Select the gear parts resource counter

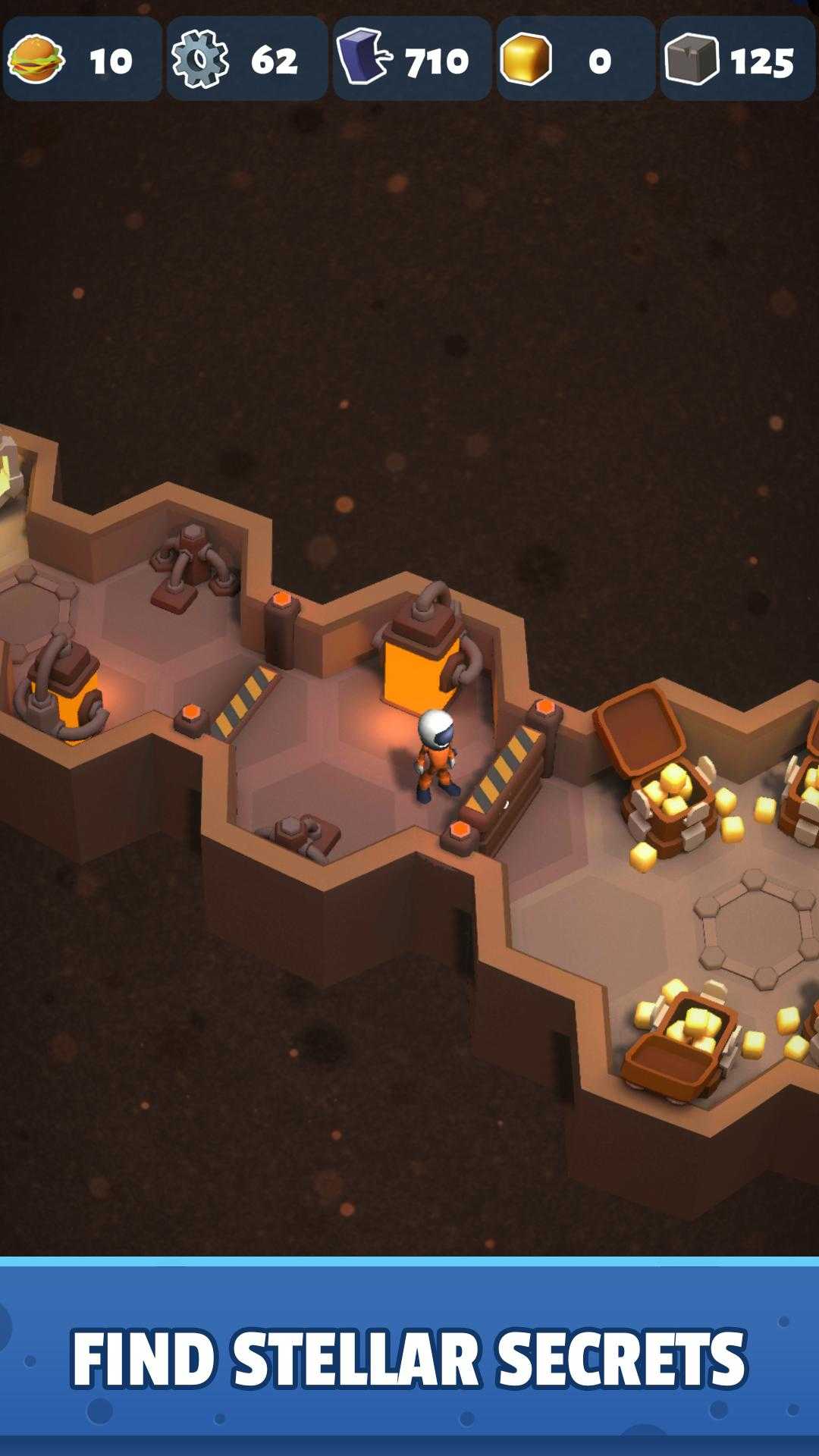(246, 59)
